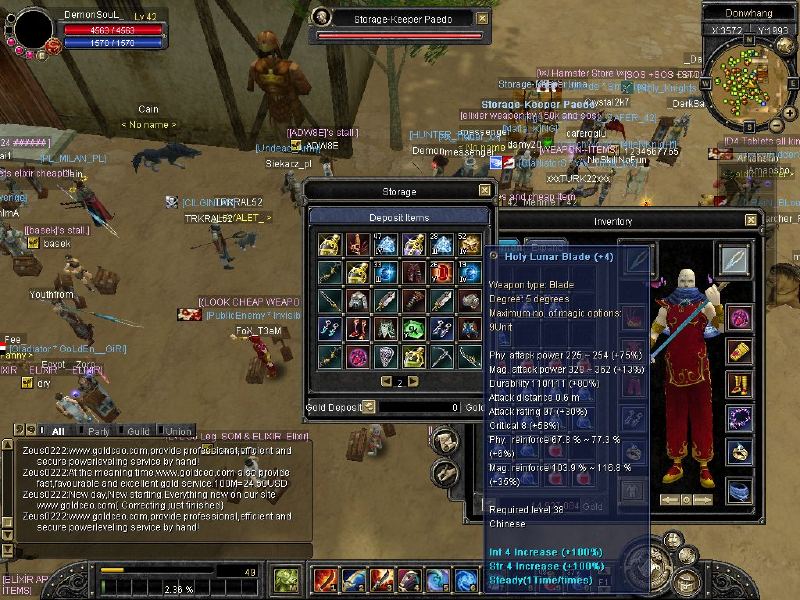Click the Deposit Items header button
This screenshot has height=600, width=800.
[x=399, y=216]
